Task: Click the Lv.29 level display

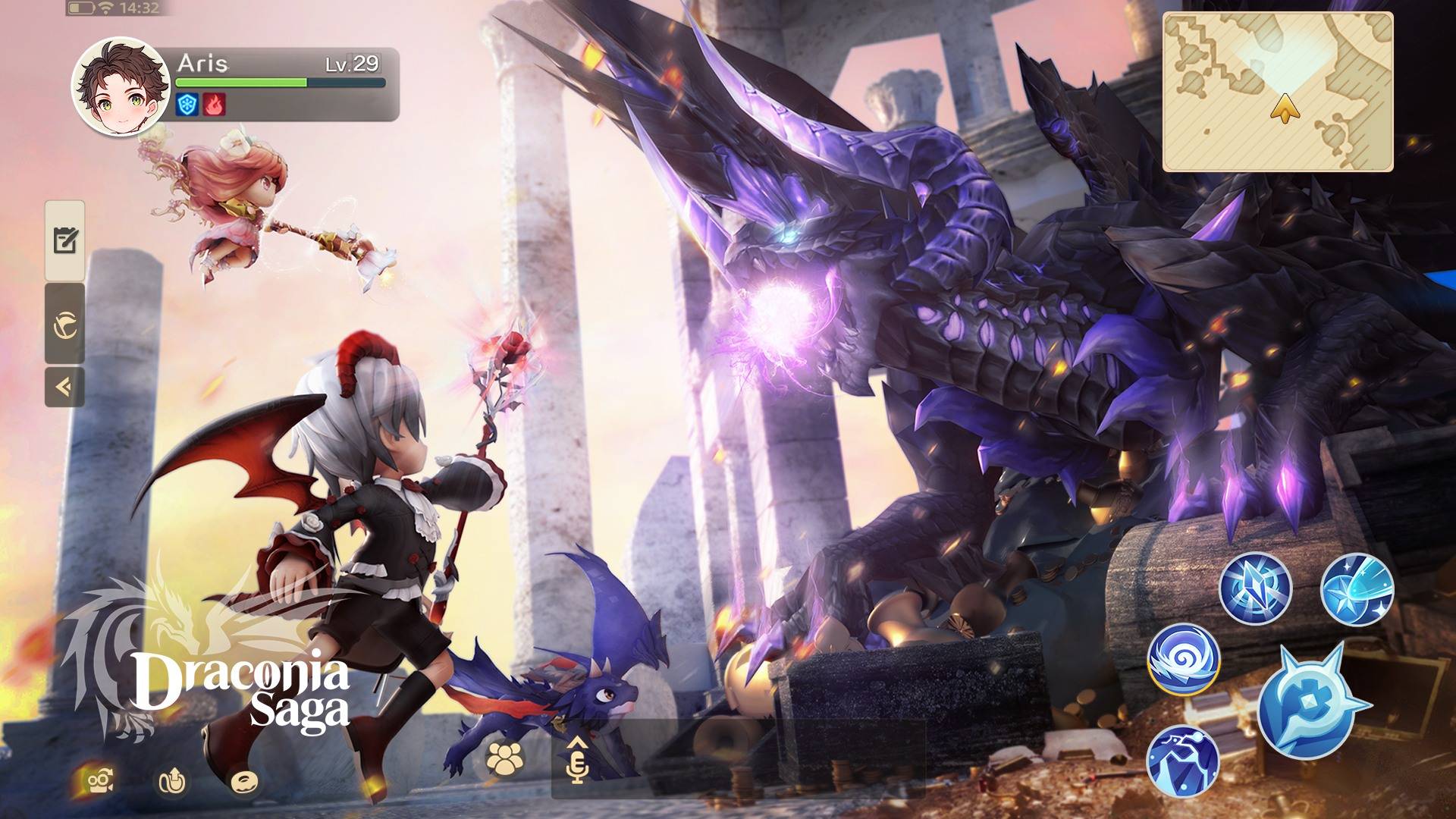Action: click(x=351, y=64)
